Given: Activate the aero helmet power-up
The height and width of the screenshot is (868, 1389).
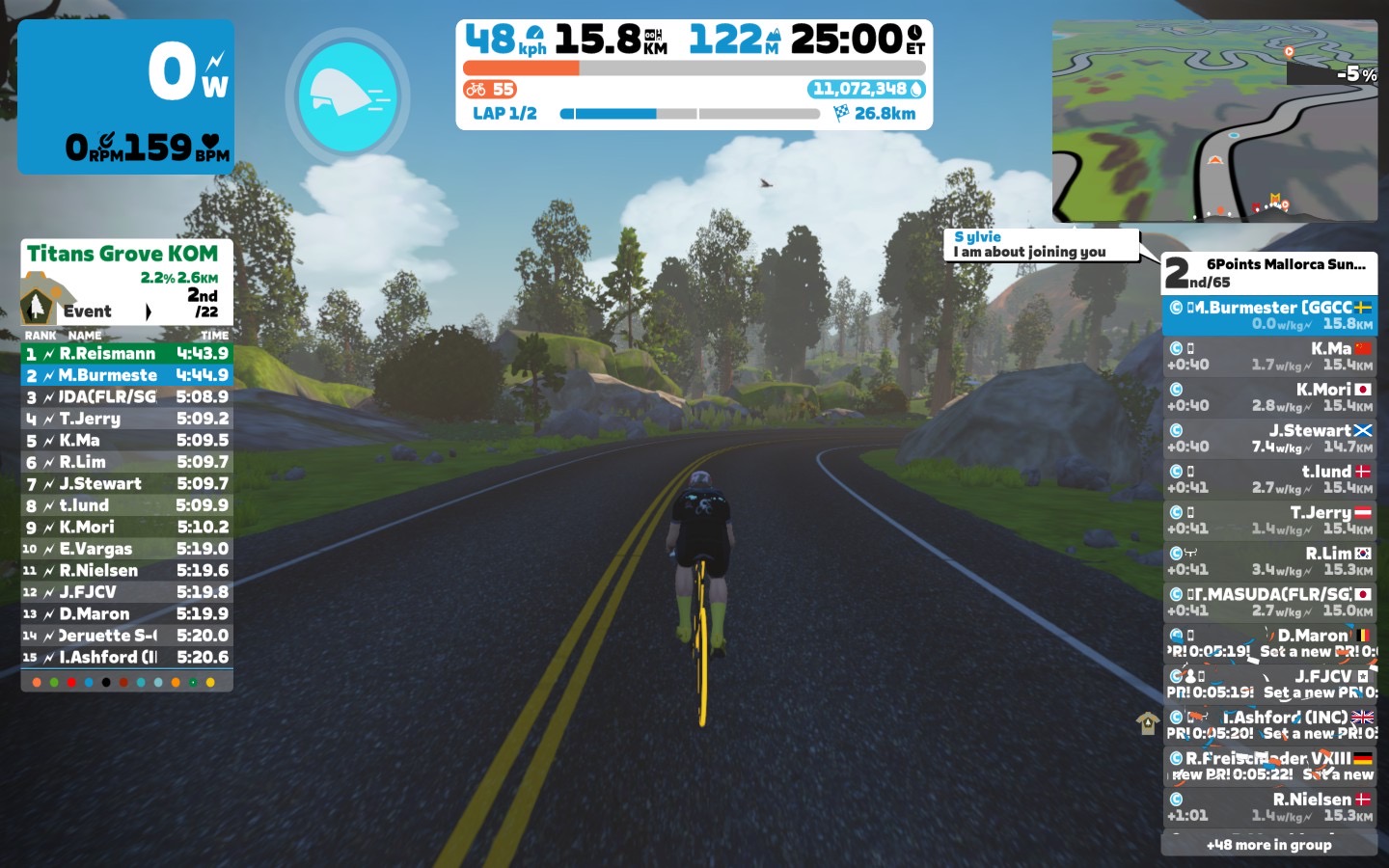Looking at the screenshot, I should [x=348, y=95].
